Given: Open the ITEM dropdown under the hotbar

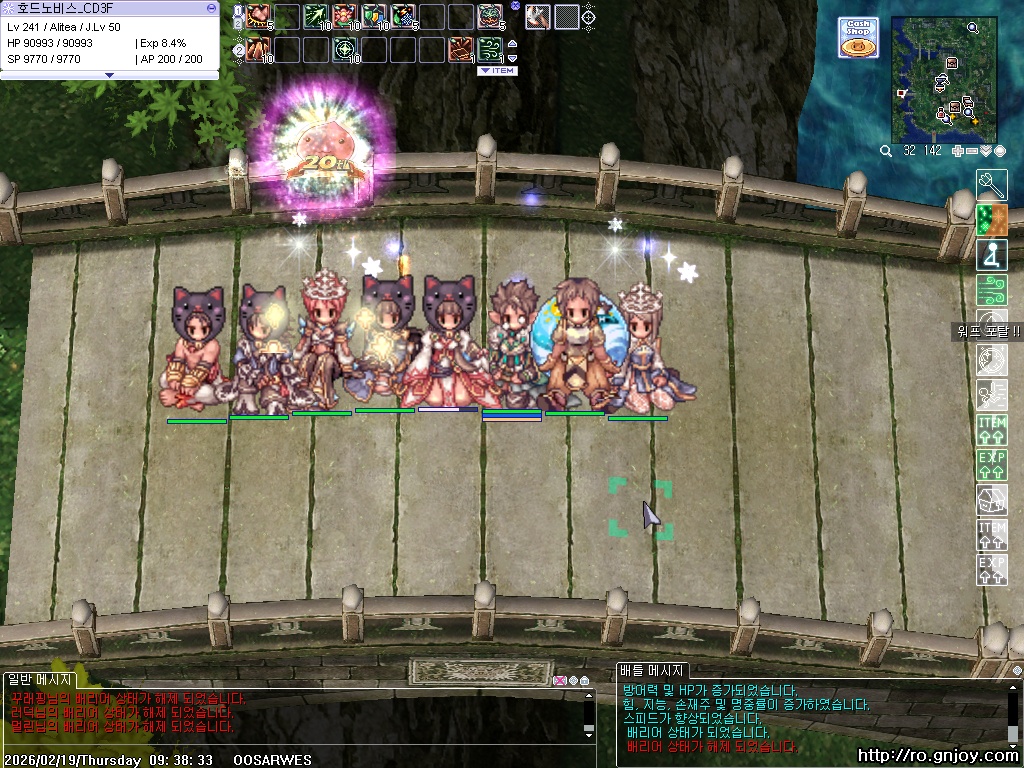Looking at the screenshot, I should coord(497,71).
